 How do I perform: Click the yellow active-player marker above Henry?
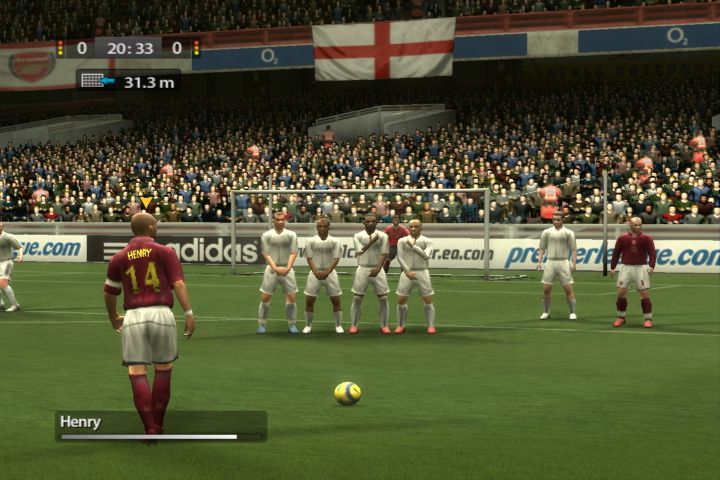[146, 202]
